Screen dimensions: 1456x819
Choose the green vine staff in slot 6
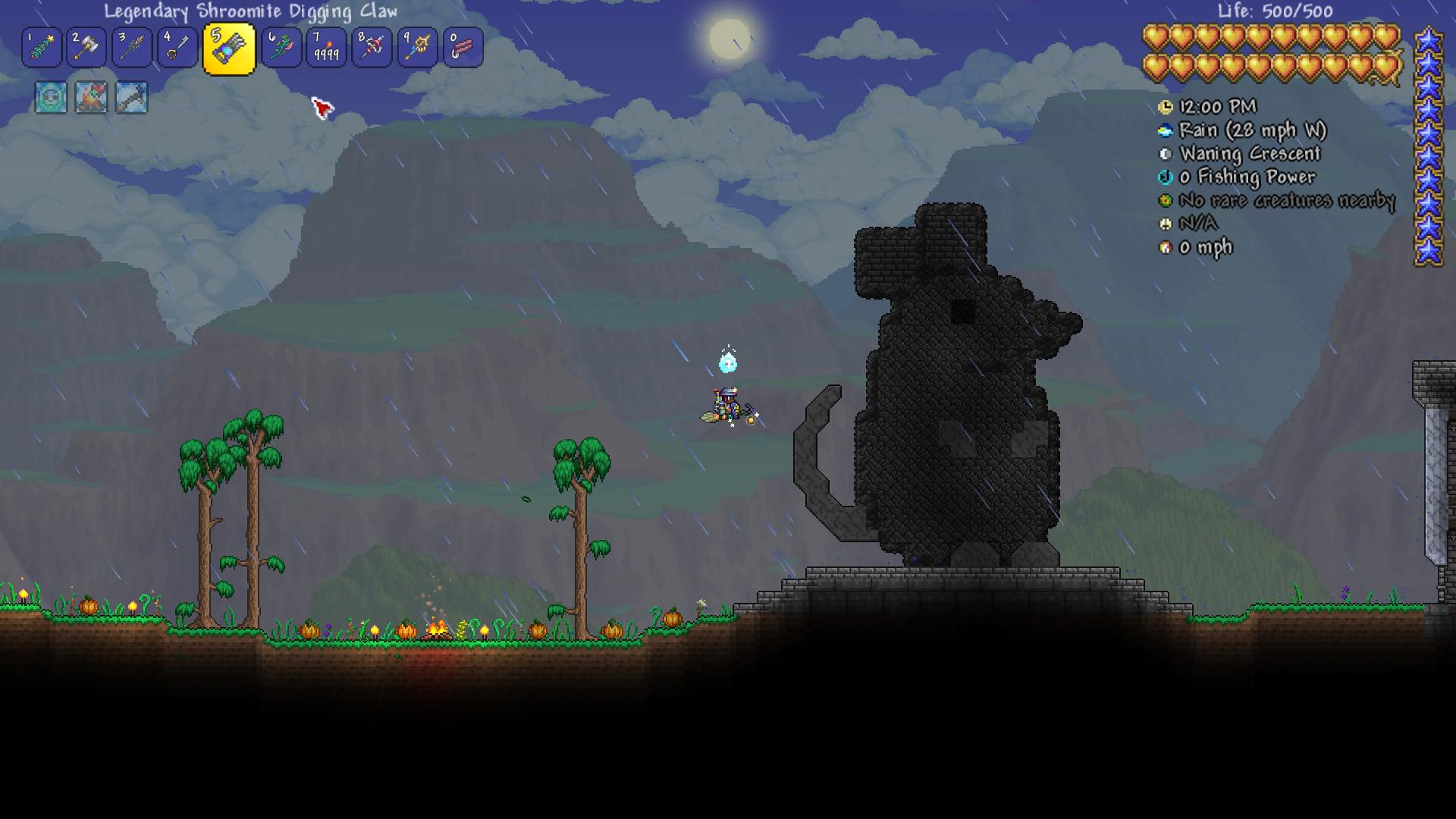pos(281,49)
